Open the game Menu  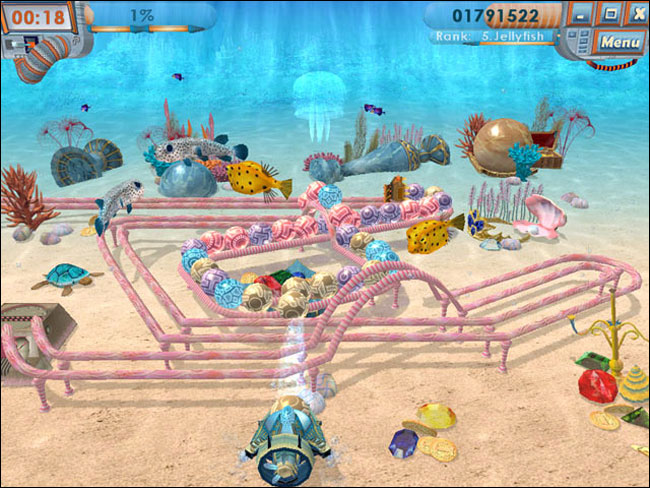coord(621,42)
